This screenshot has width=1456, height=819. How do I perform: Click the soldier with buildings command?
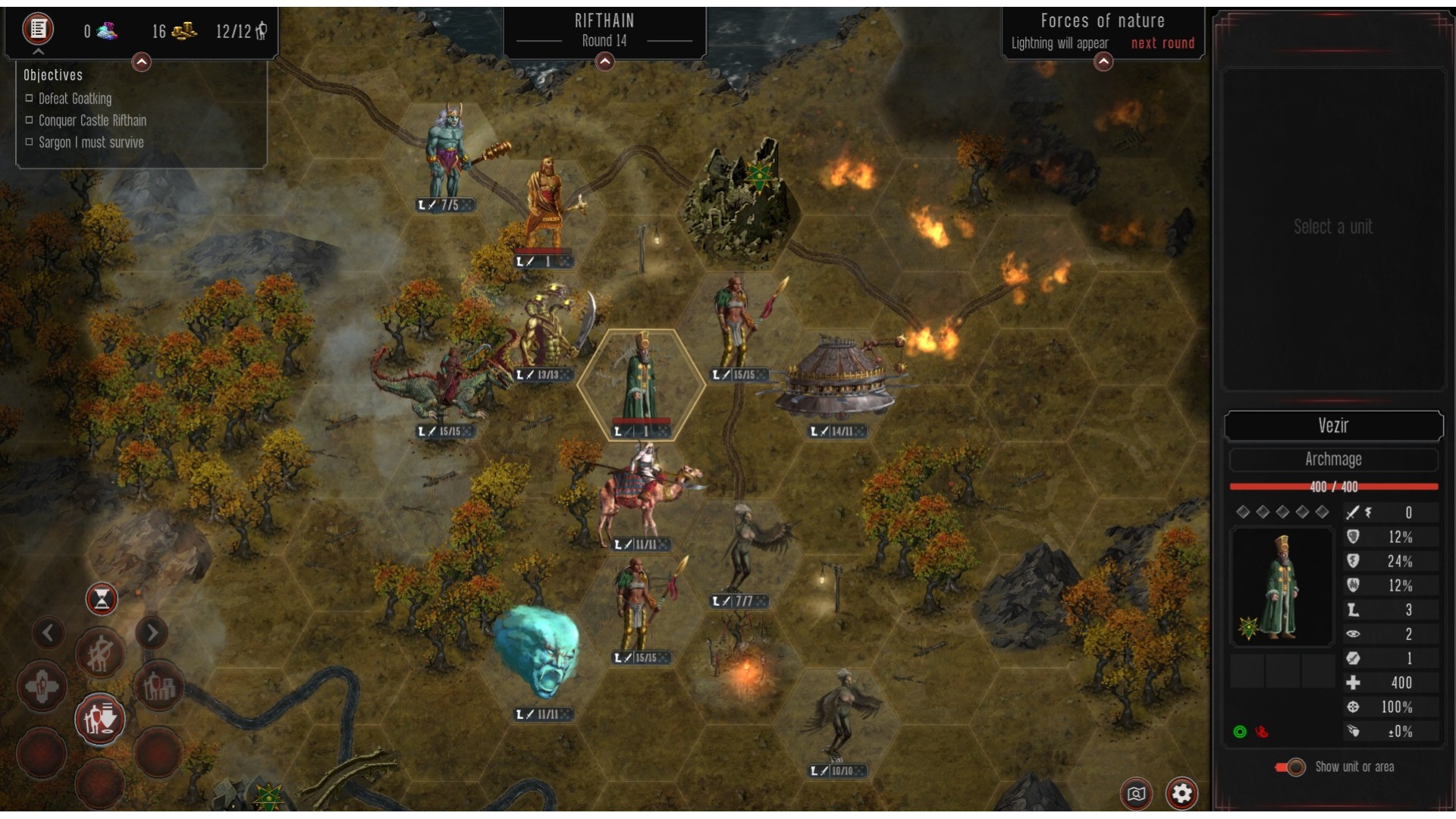158,687
